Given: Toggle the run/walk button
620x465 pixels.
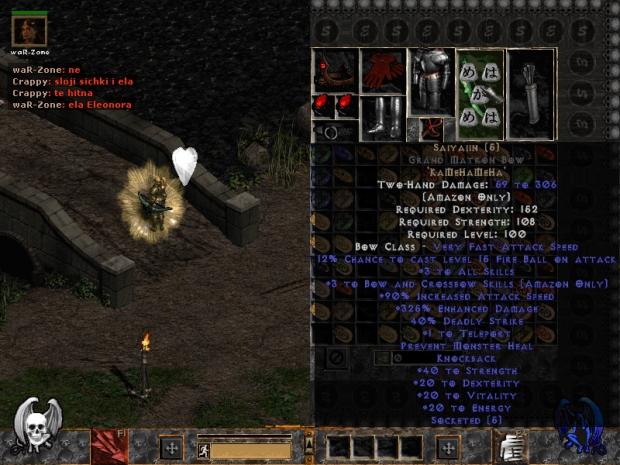Looking at the screenshot, I should (201, 450).
